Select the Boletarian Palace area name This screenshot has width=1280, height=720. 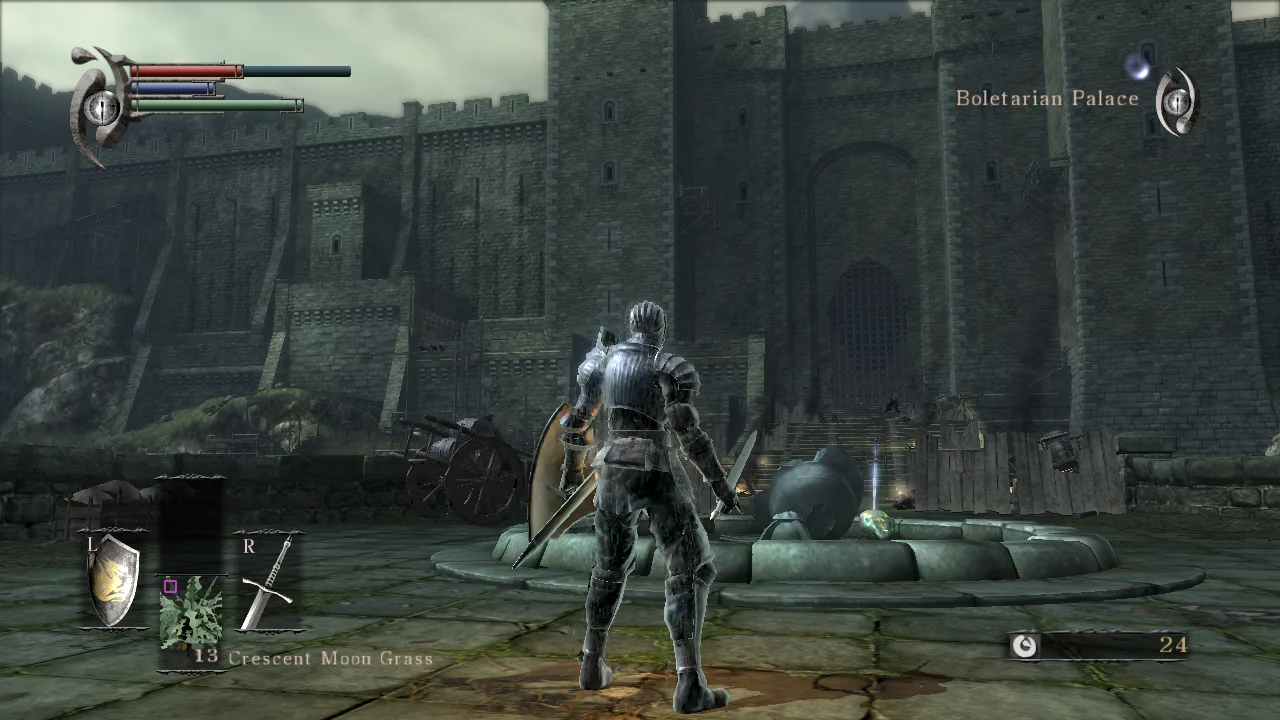click(1048, 98)
